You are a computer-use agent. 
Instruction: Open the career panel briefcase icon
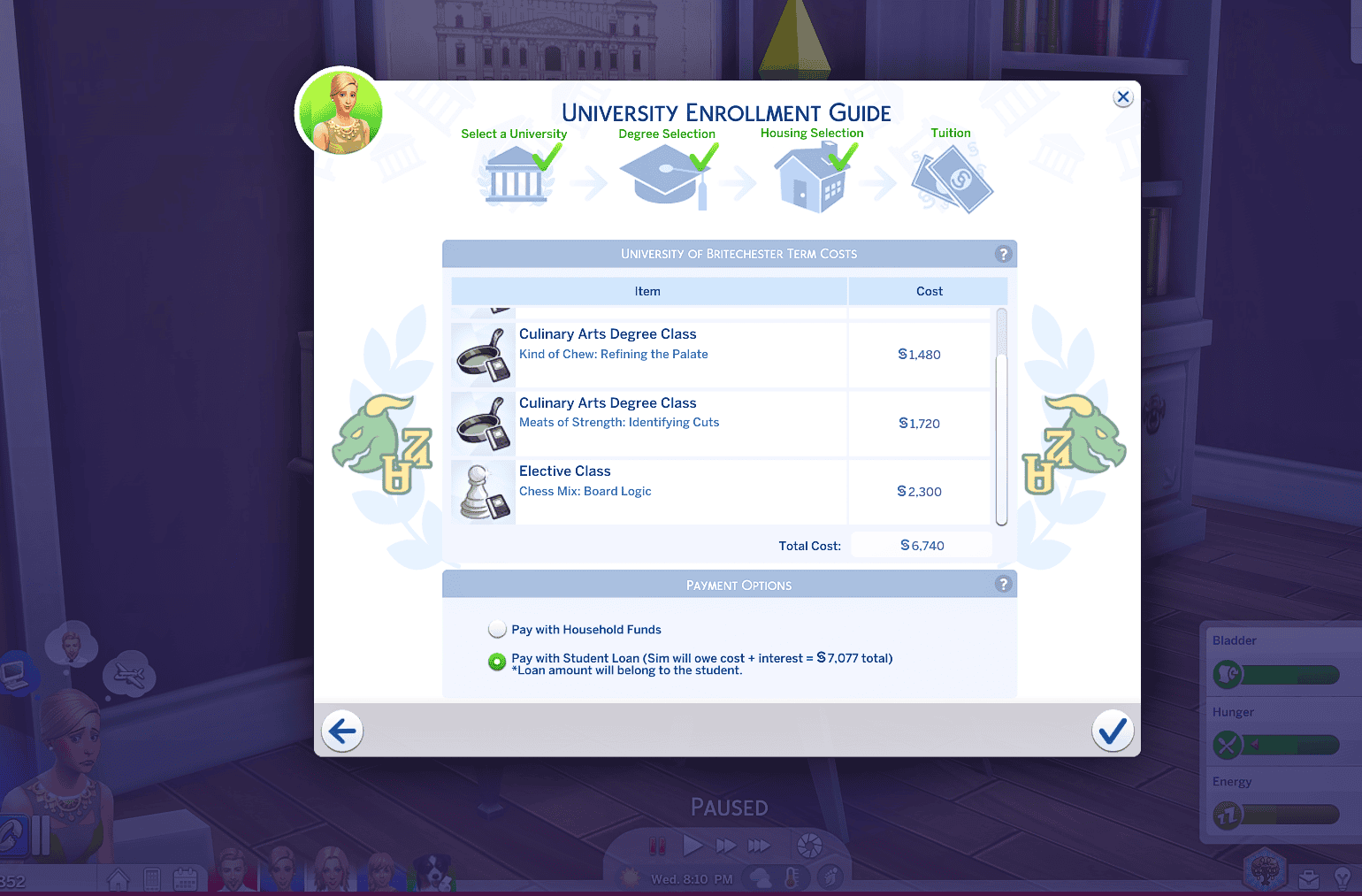coord(1309,878)
